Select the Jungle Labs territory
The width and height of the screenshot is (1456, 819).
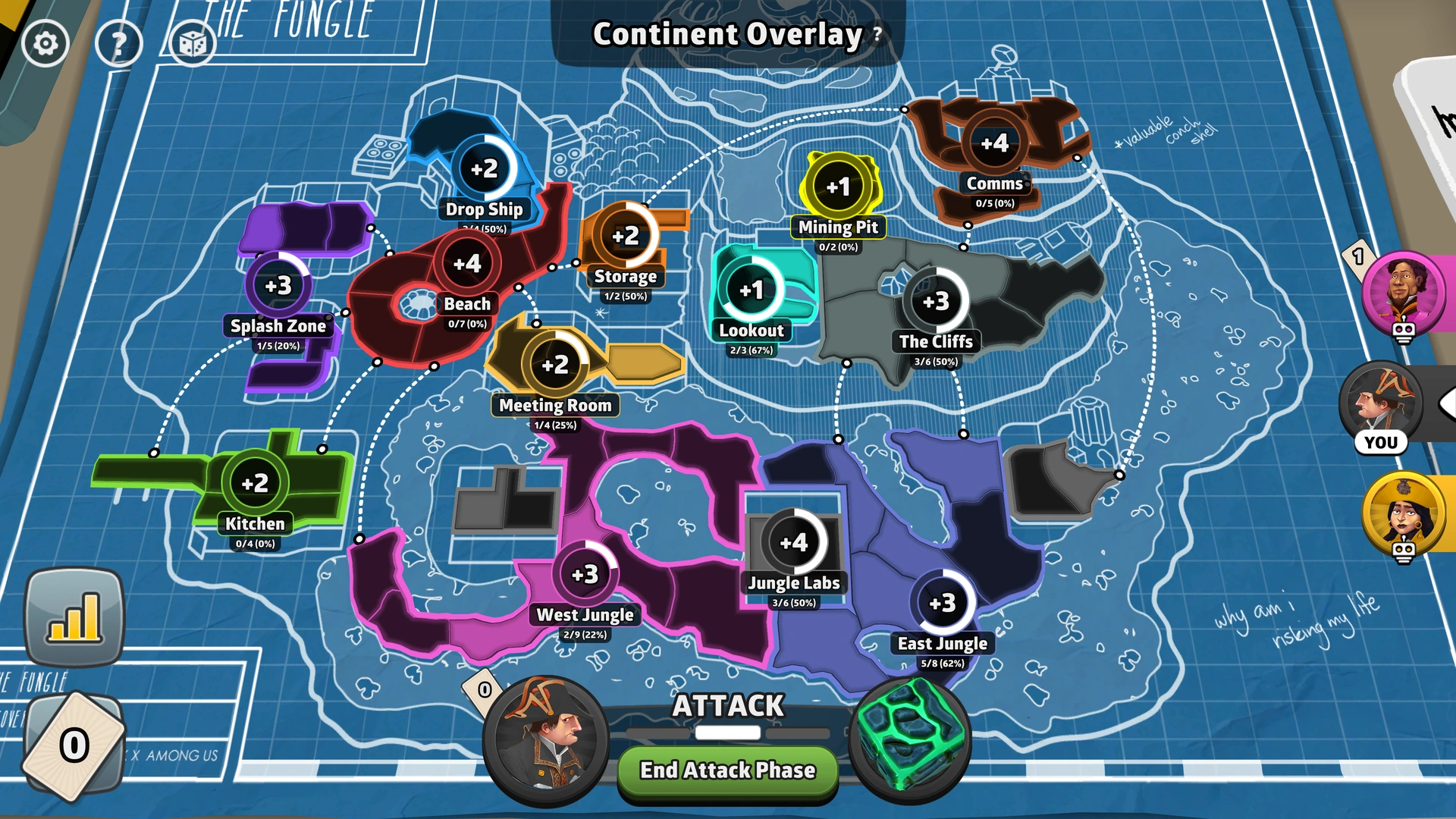794,542
